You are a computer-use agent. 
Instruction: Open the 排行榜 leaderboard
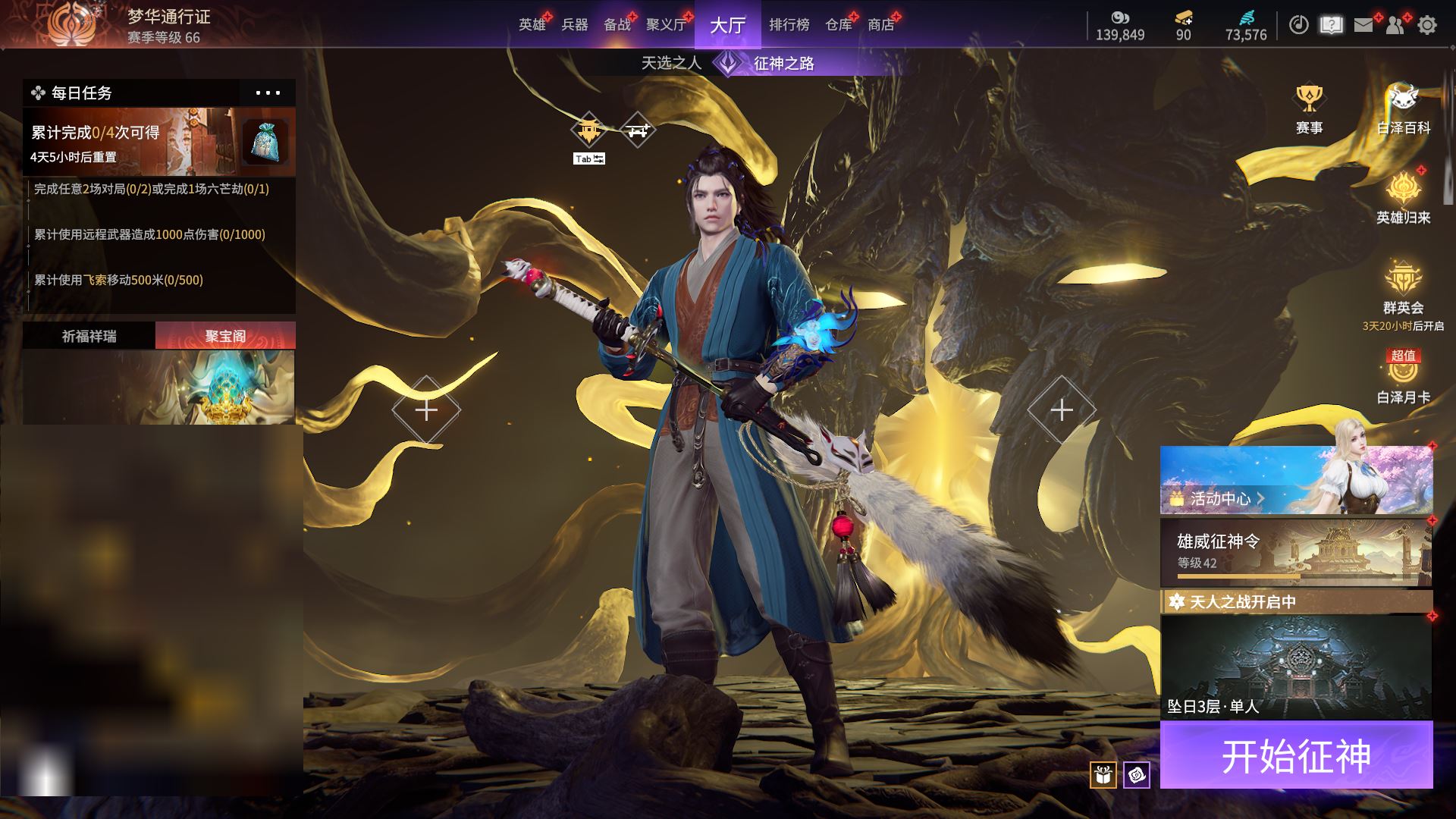[789, 25]
